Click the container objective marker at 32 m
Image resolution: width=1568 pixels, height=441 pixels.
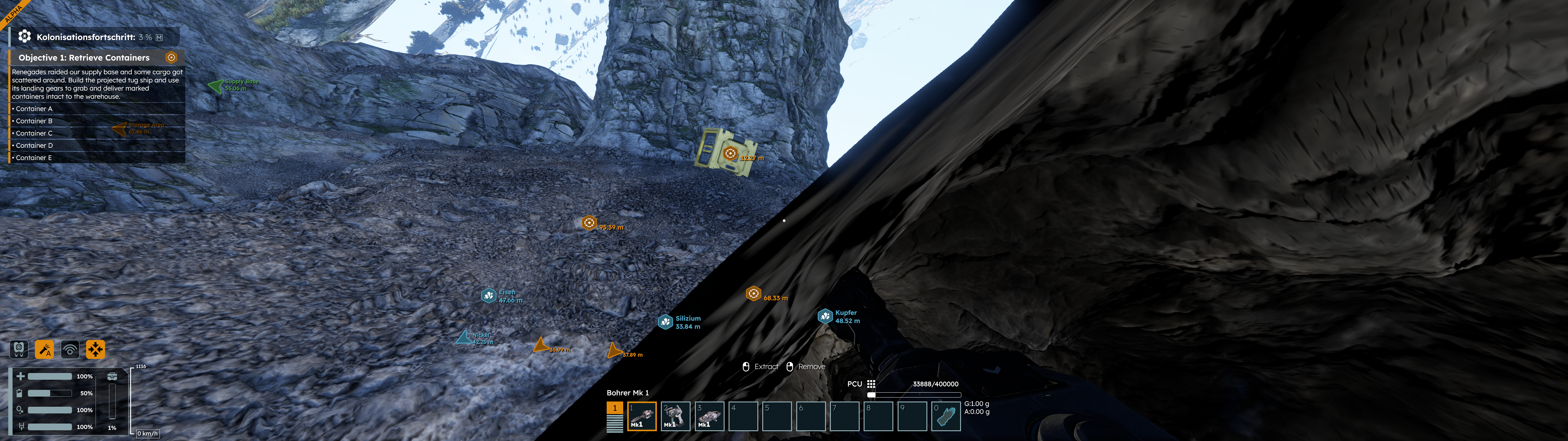click(730, 153)
